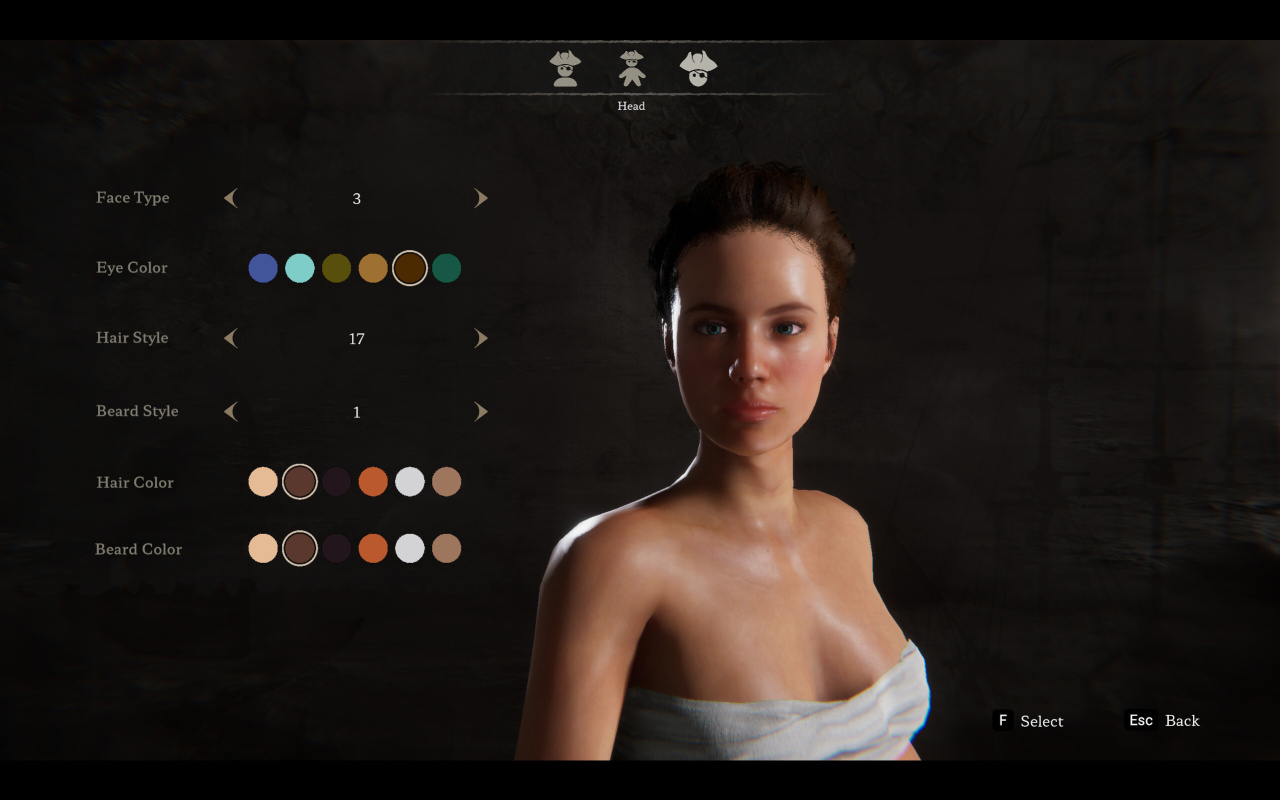This screenshot has width=1280, height=800.
Task: Select the olive eye color swatch
Action: click(x=337, y=268)
